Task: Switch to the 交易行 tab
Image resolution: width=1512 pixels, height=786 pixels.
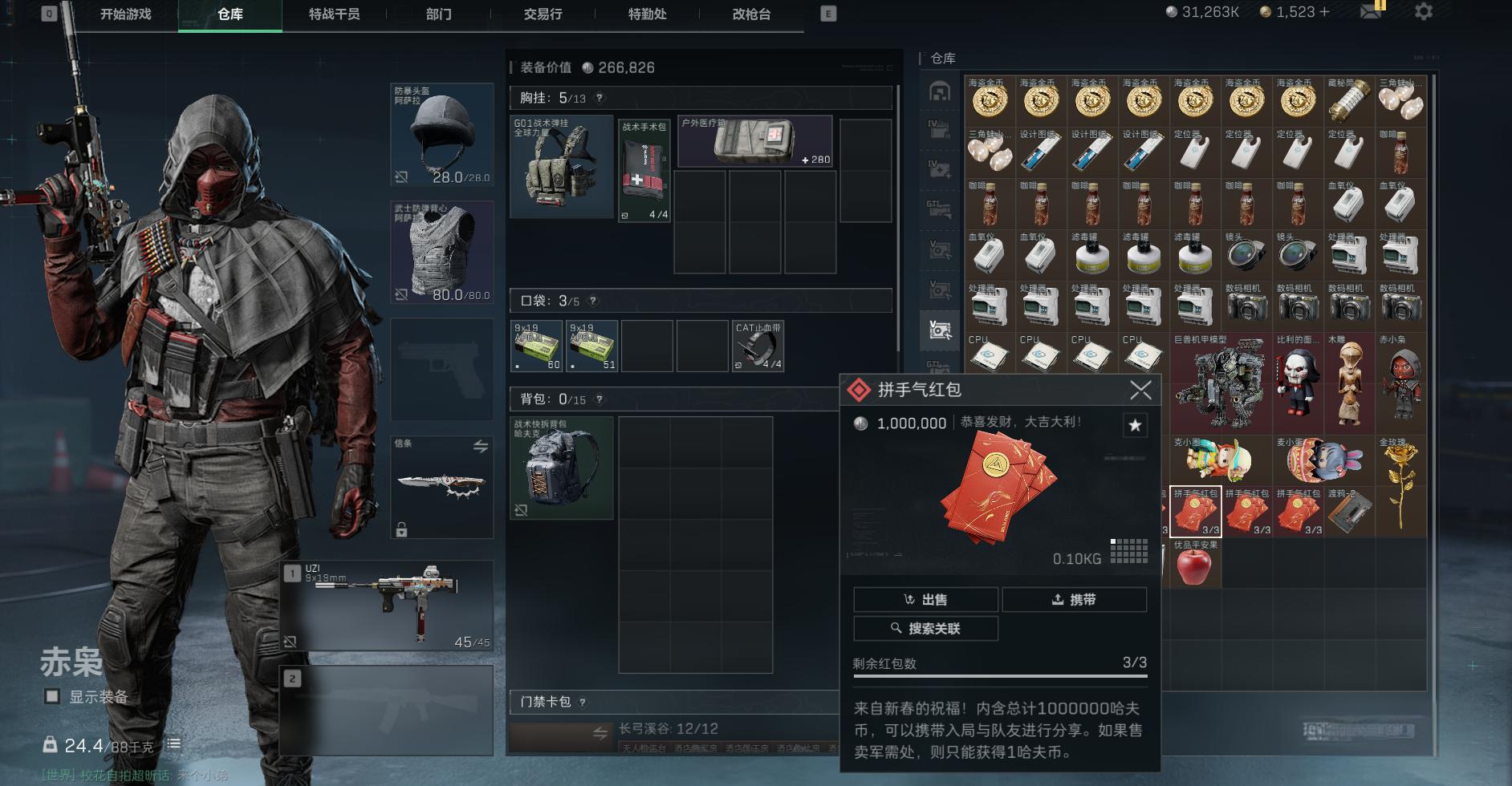Action: pos(541,14)
